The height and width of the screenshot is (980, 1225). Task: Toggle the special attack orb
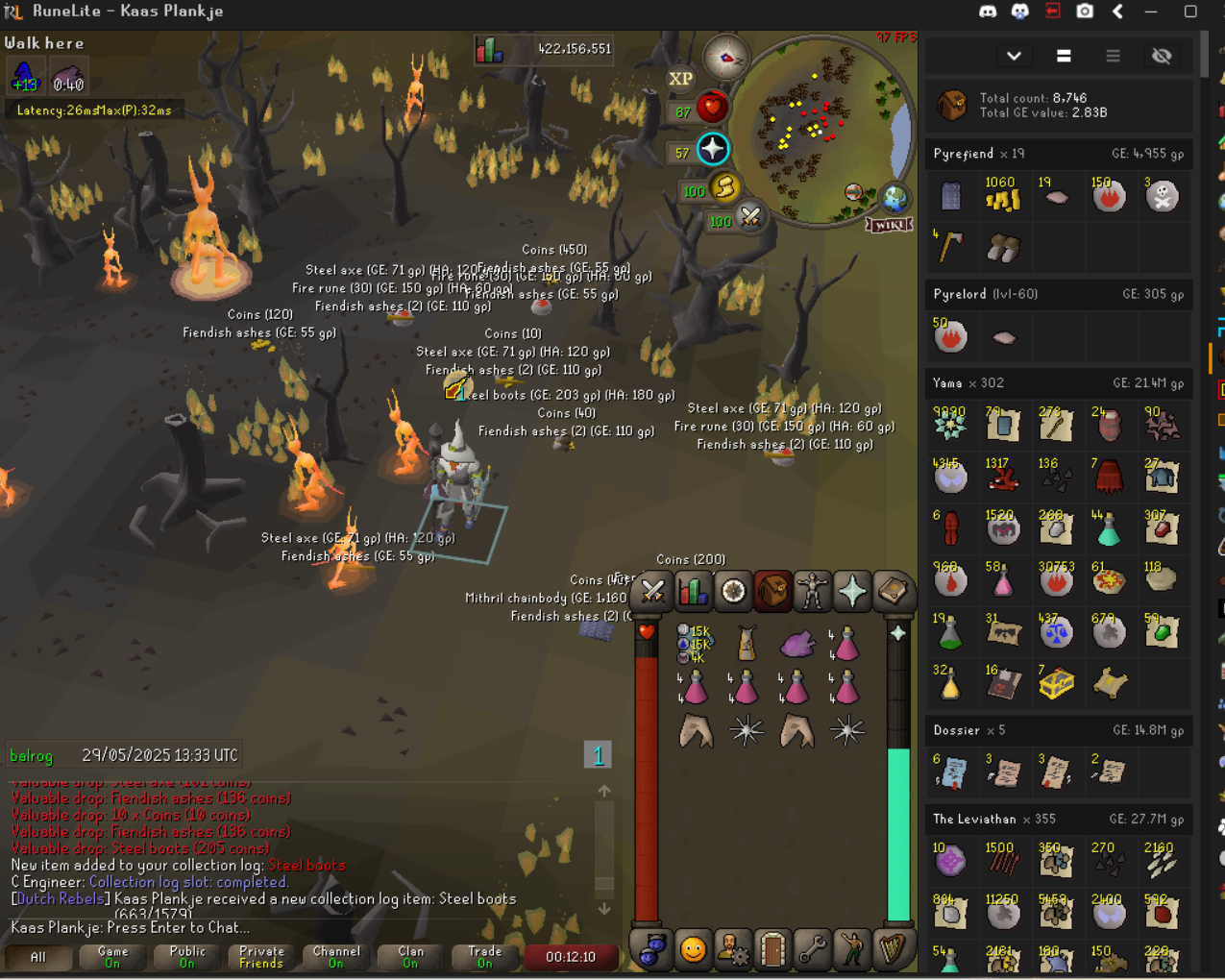coord(750,219)
